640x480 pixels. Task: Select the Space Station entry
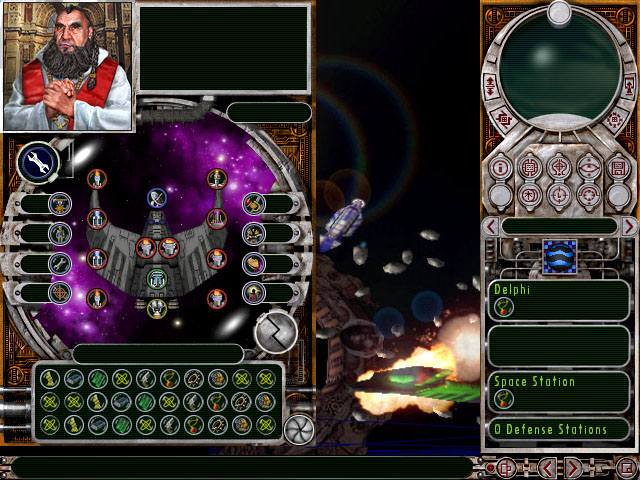pyautogui.click(x=560, y=391)
